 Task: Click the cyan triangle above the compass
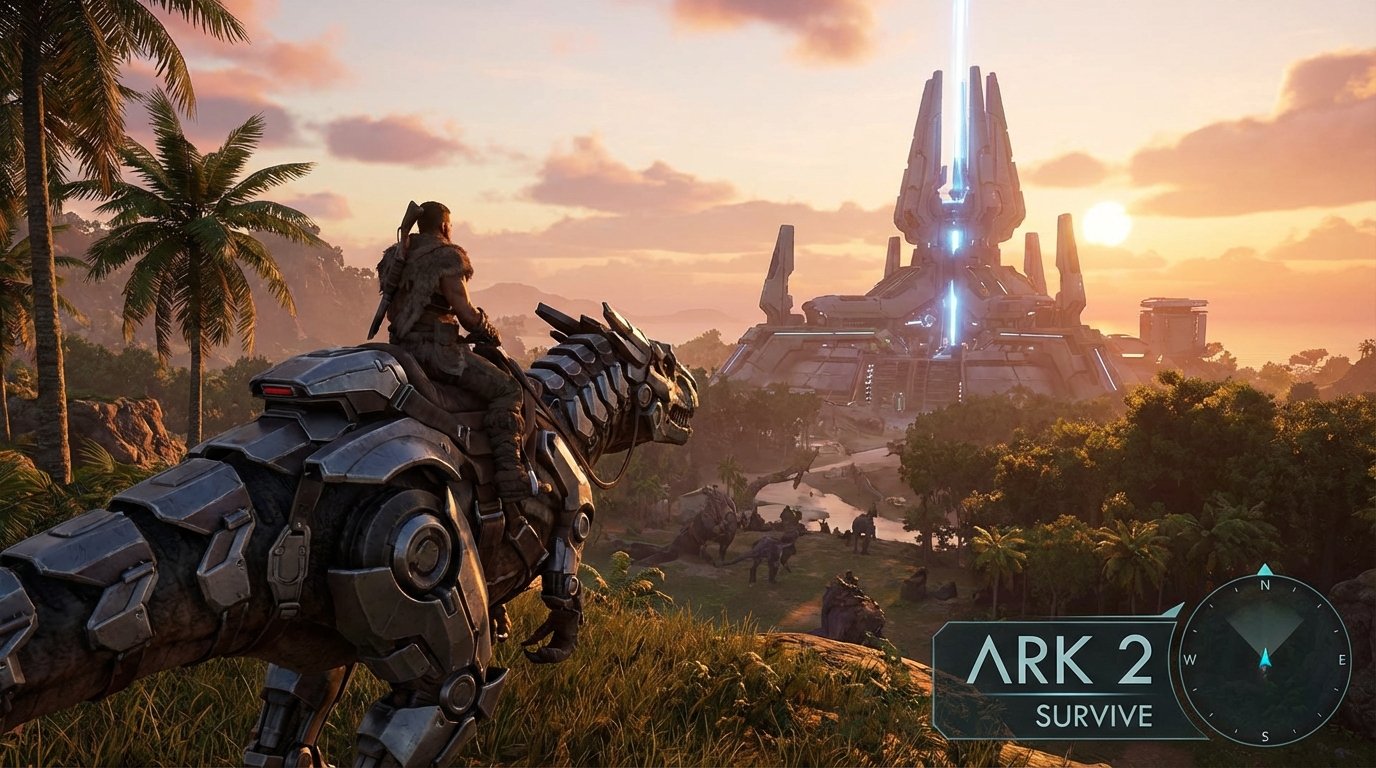[x=1263, y=568]
